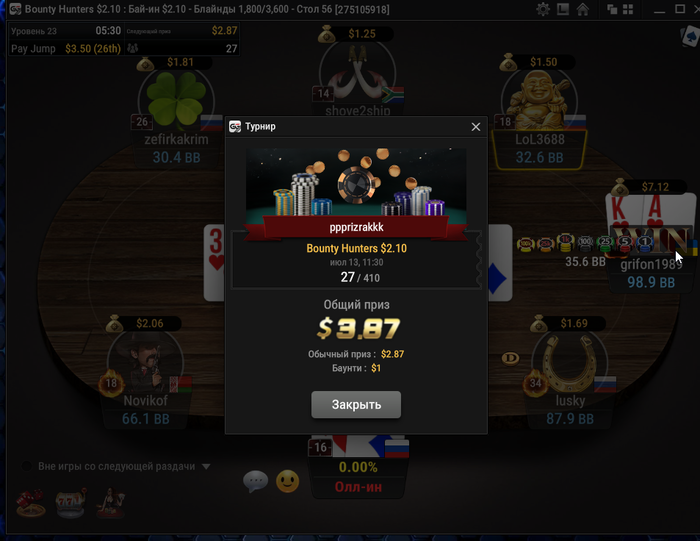Open the live dealer casino game
The image size is (700, 541).
[x=109, y=502]
